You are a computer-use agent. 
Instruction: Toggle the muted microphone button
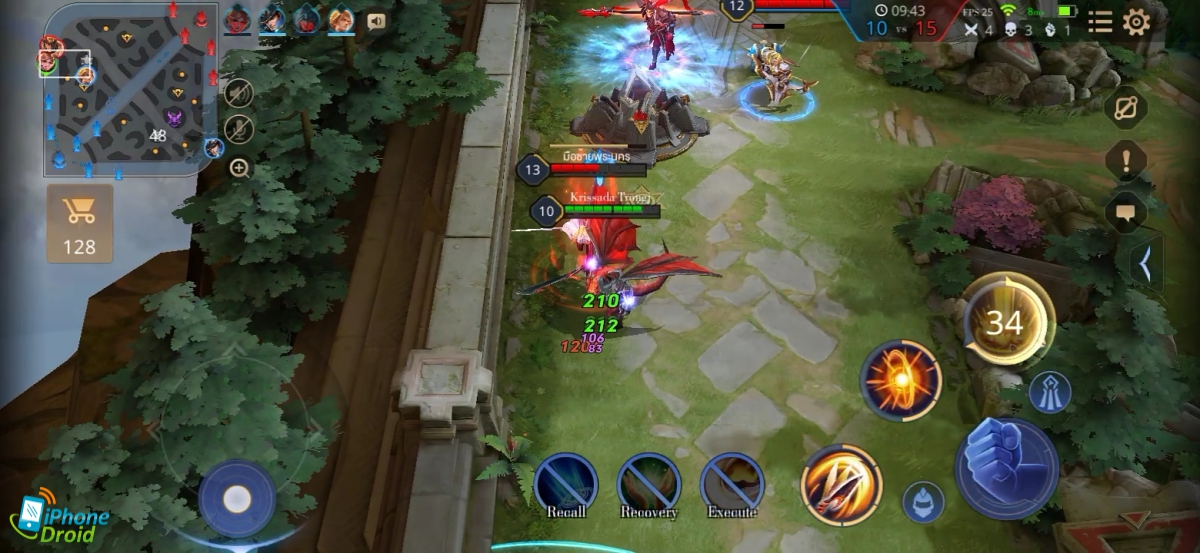tap(238, 129)
